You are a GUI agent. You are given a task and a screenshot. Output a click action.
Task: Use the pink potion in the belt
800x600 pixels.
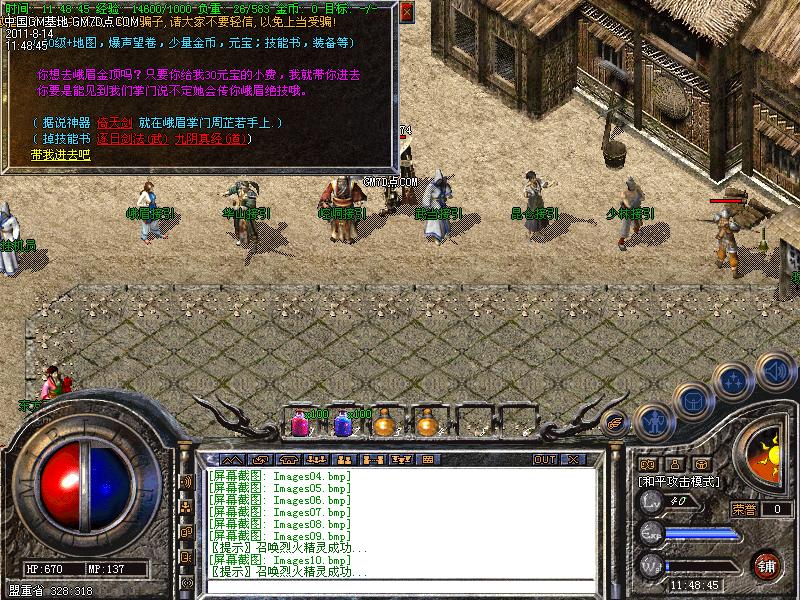299,424
